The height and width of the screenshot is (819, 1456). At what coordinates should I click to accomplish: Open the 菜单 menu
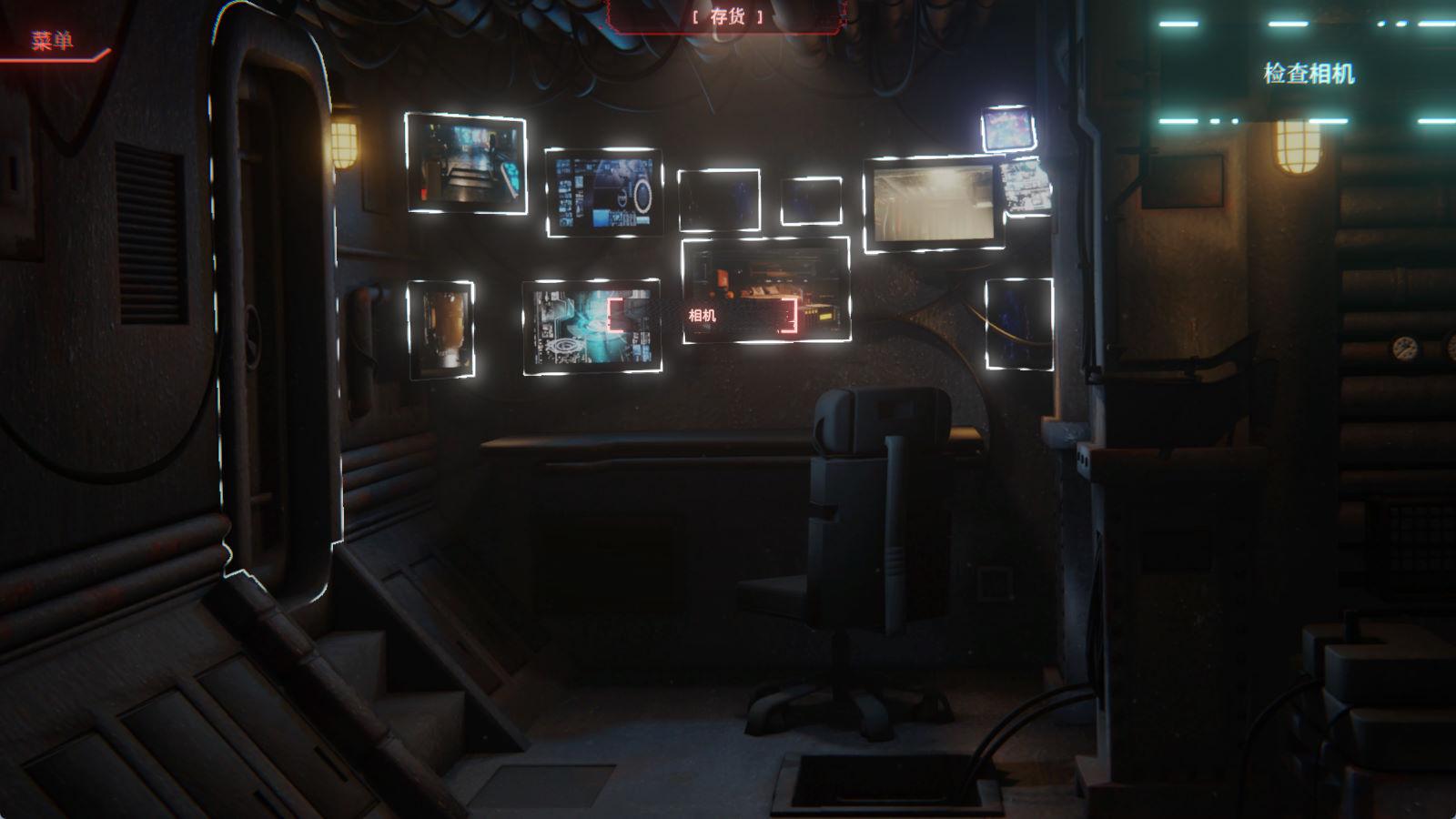(52, 41)
